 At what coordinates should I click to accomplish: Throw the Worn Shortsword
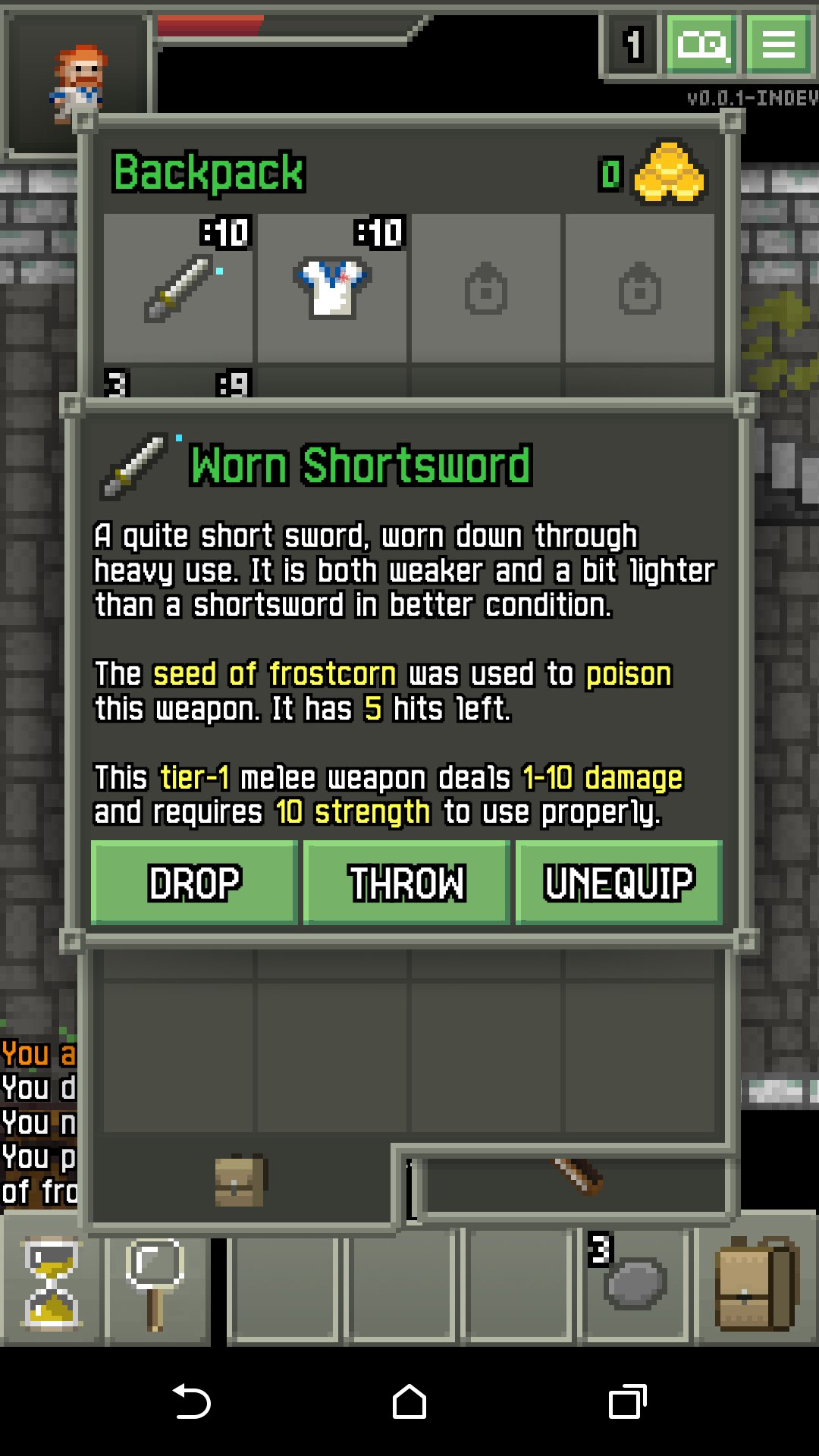406,882
